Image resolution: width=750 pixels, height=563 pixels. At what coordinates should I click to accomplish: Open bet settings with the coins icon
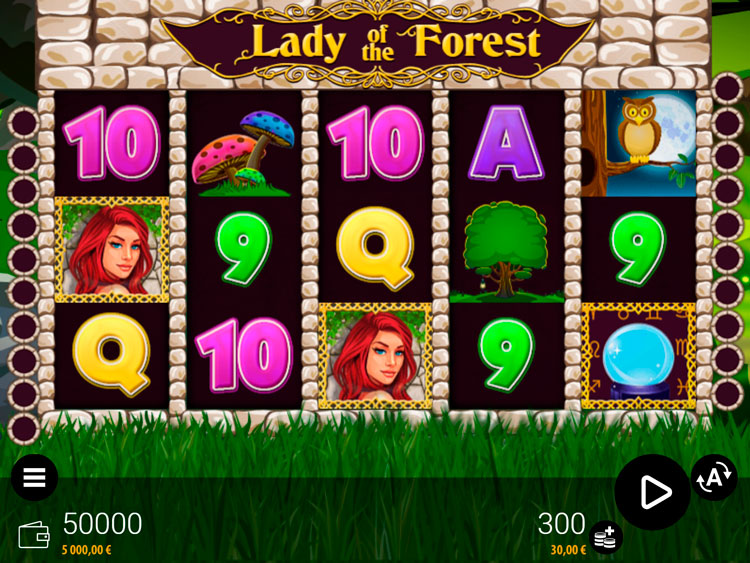click(x=605, y=538)
